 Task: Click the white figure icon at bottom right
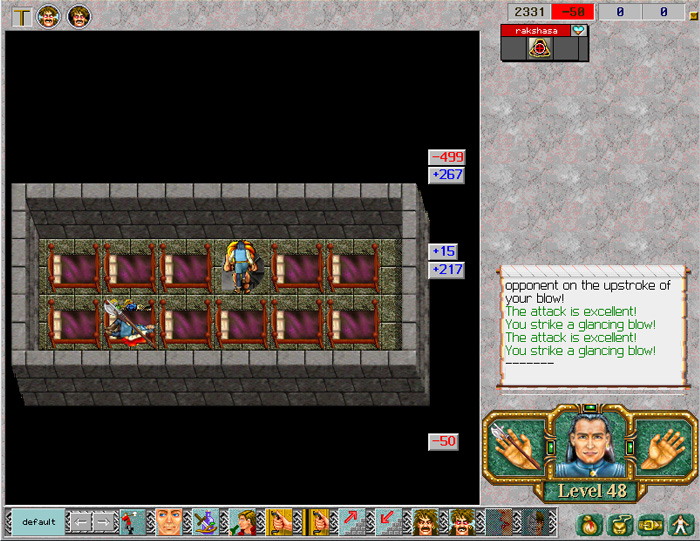679,523
